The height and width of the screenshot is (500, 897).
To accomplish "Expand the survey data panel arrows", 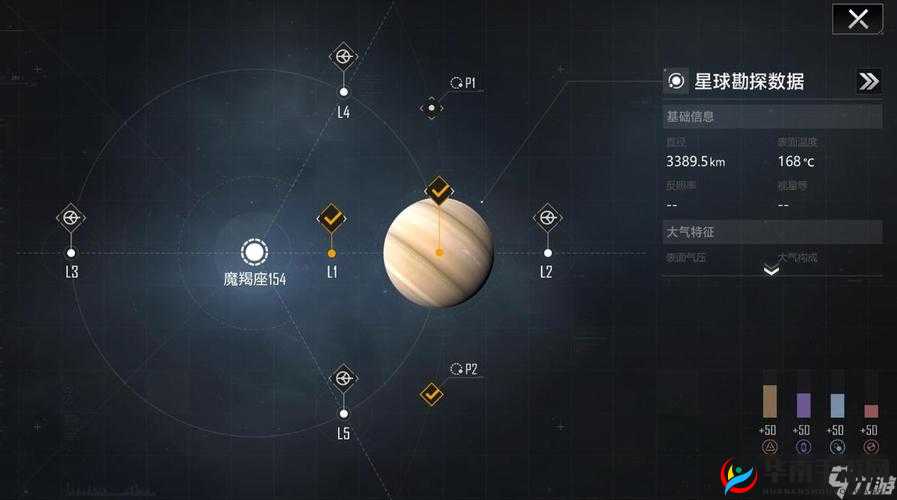I will point(868,82).
